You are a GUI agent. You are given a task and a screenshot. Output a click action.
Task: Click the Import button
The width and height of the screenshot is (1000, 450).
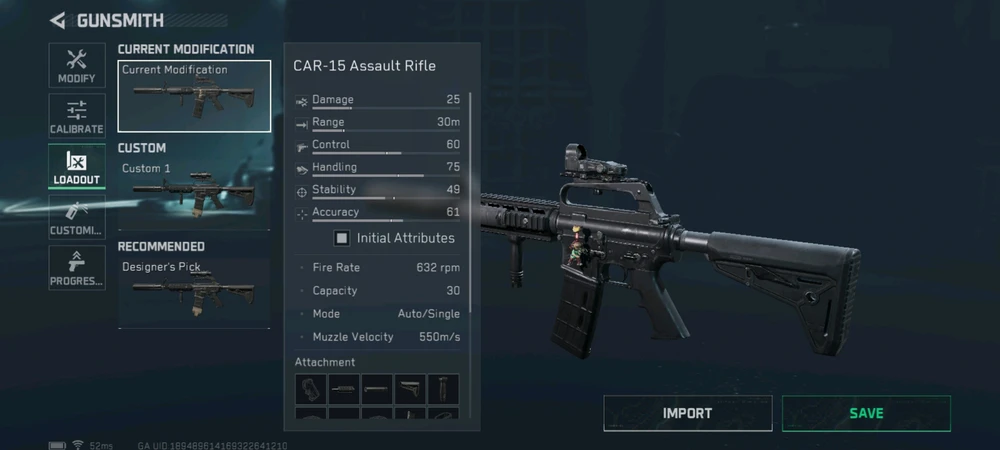pos(688,413)
